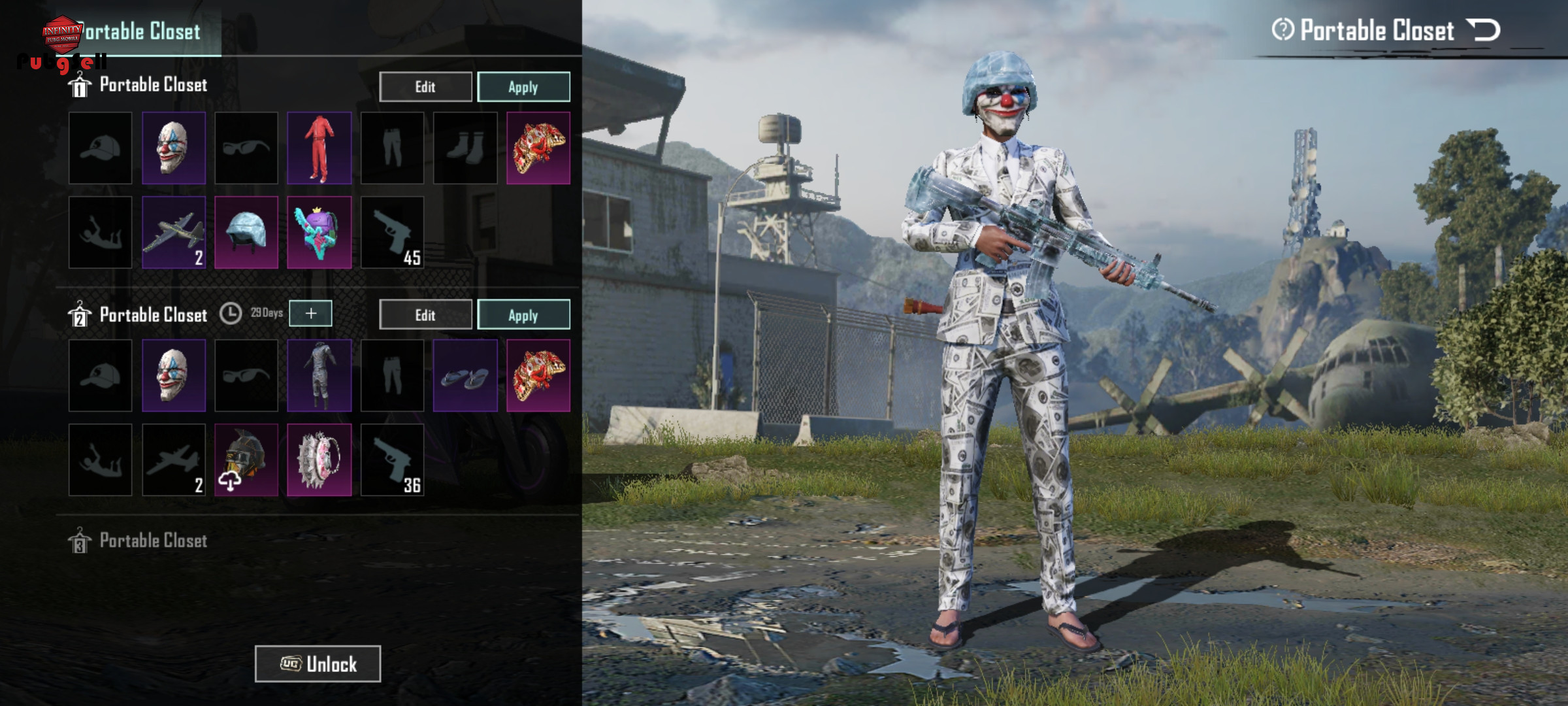Open the weapon slot showing 45

point(392,232)
